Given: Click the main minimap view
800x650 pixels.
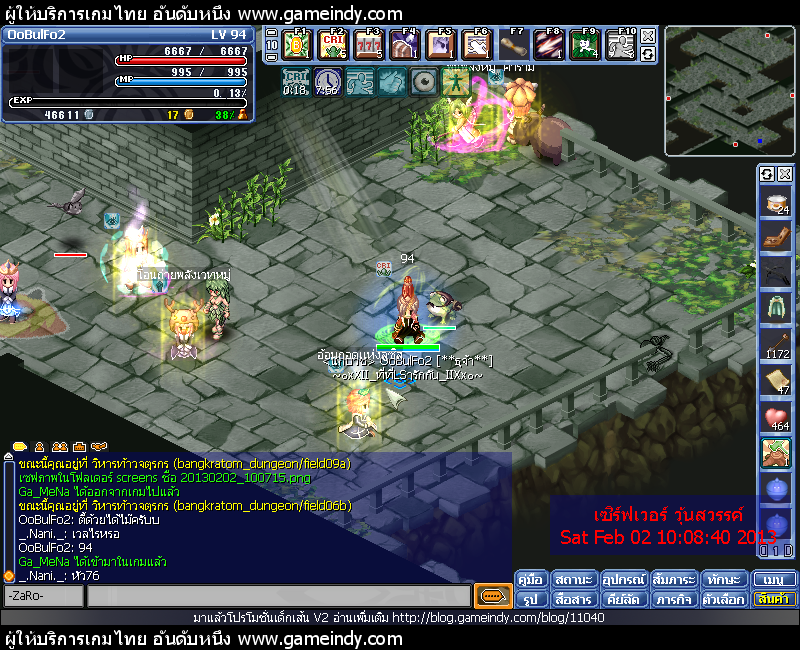Looking at the screenshot, I should pyautogui.click(x=730, y=90).
